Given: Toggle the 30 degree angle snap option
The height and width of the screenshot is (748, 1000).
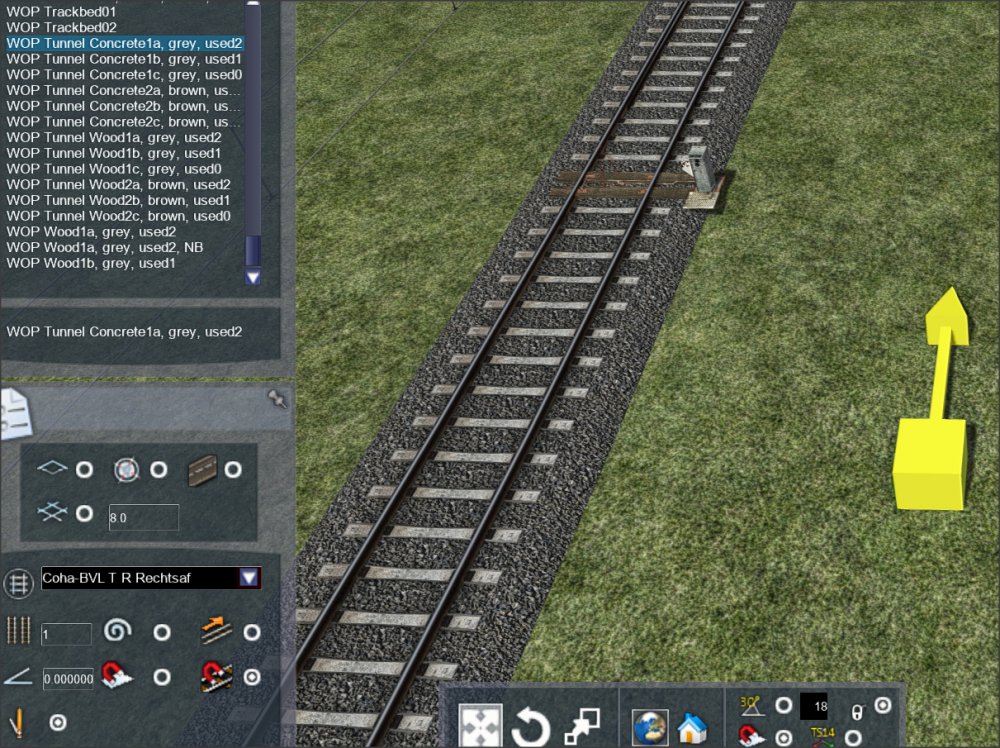Looking at the screenshot, I should pos(783,707).
